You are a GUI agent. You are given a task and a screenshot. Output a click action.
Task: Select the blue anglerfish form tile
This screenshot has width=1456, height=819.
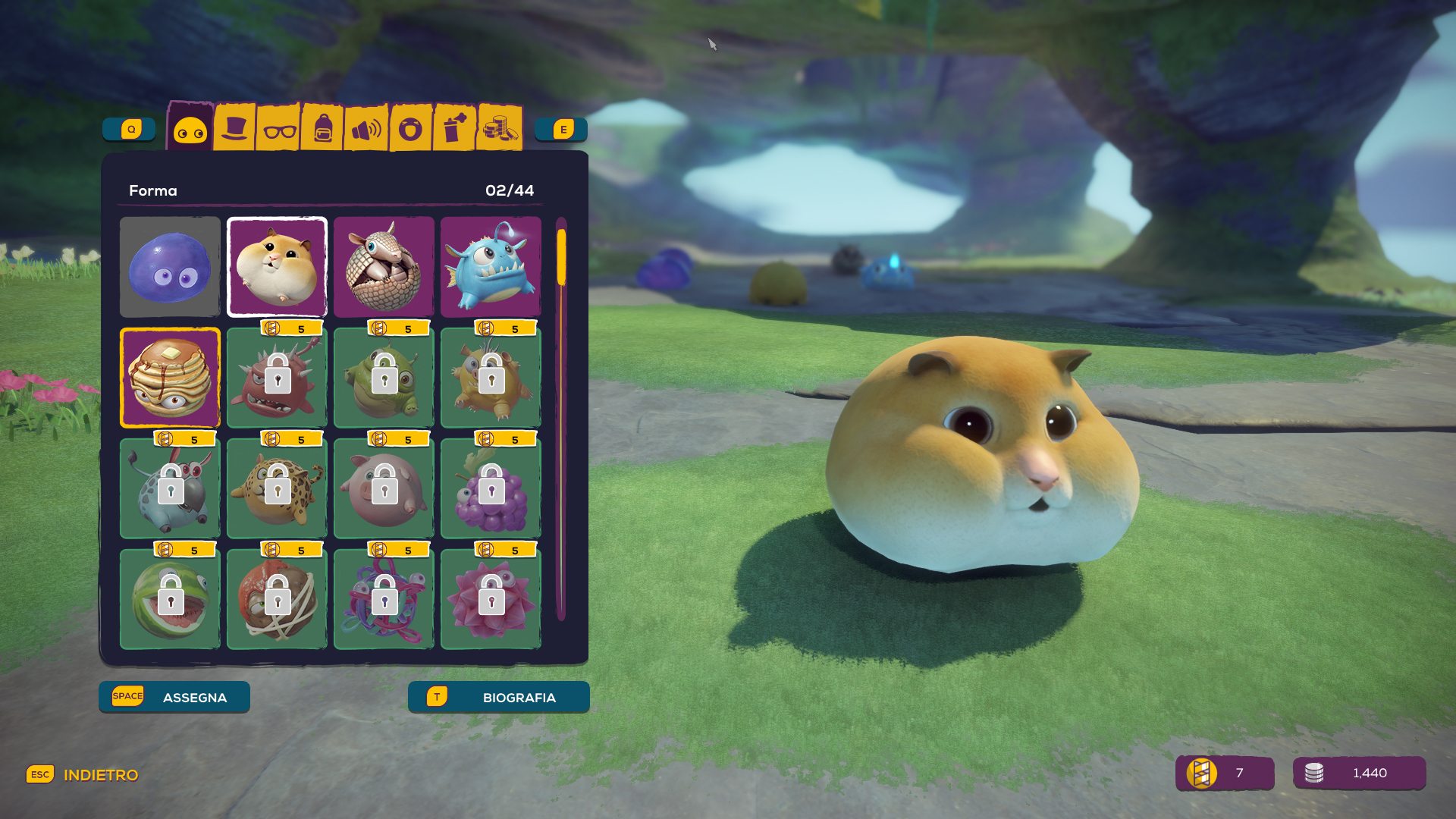491,267
